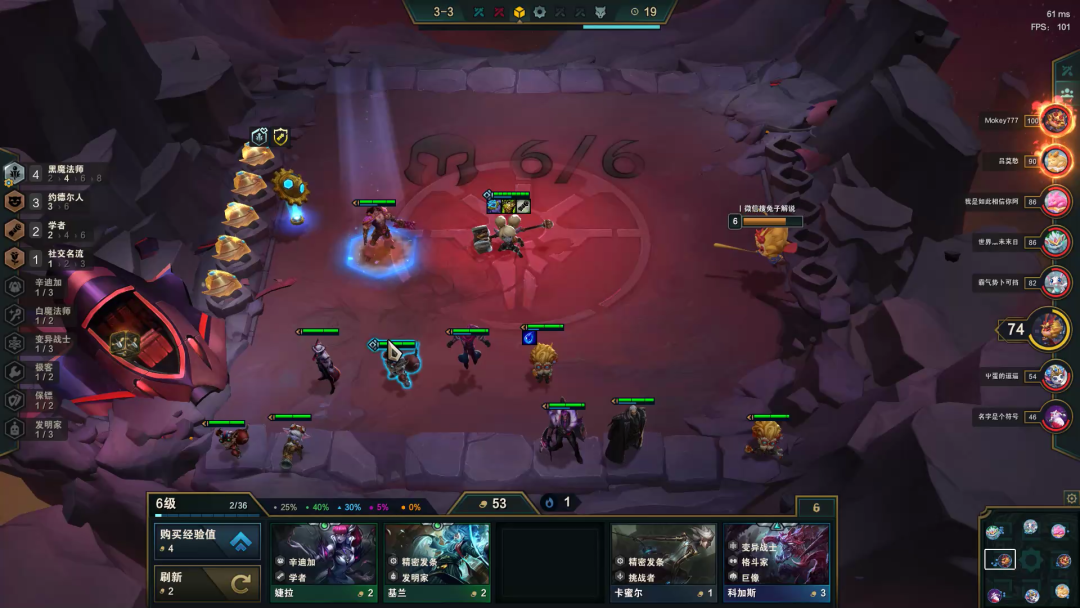Purchase the 基兰 card from the shop
This screenshot has height=608, width=1080.
tap(437, 561)
